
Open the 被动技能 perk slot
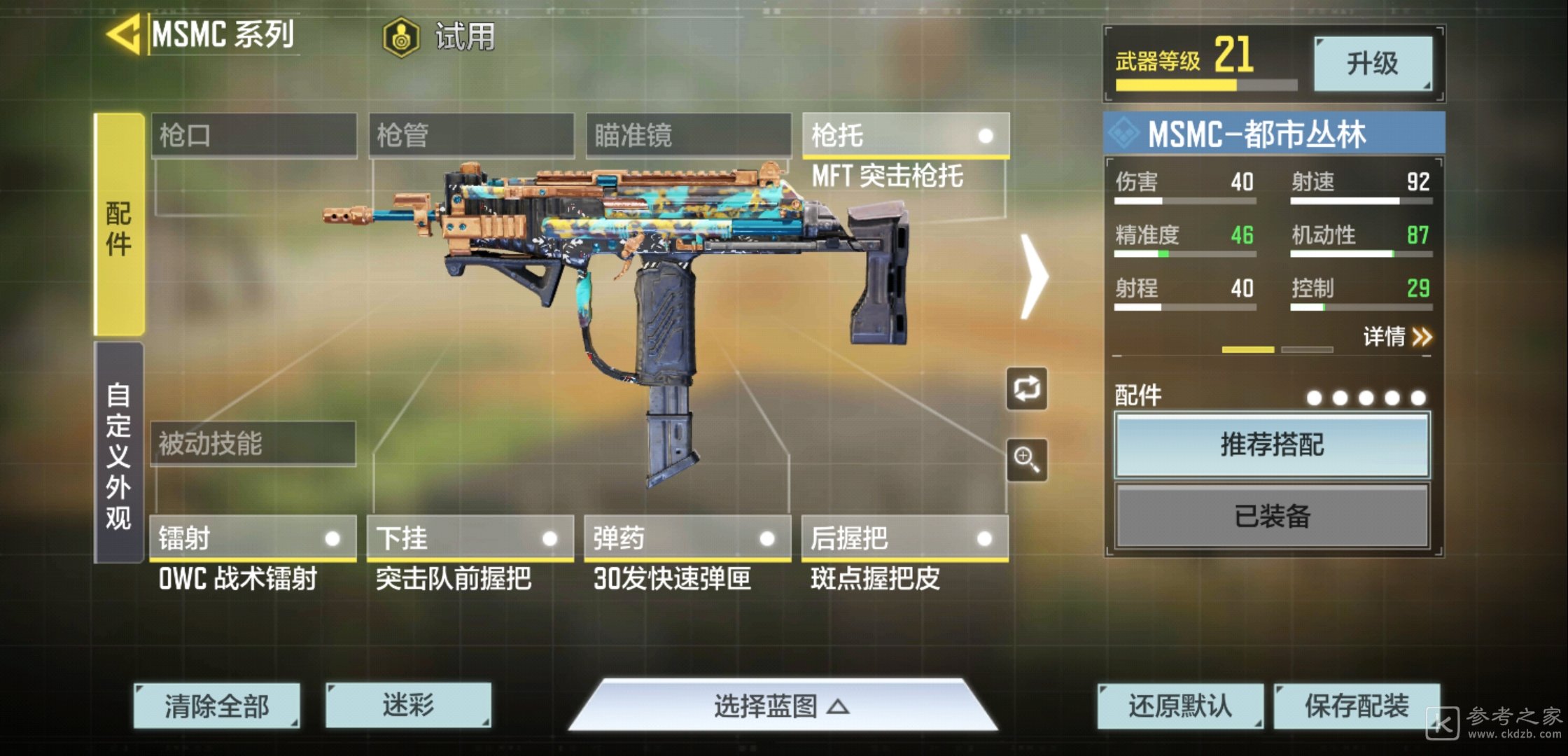pyautogui.click(x=253, y=443)
